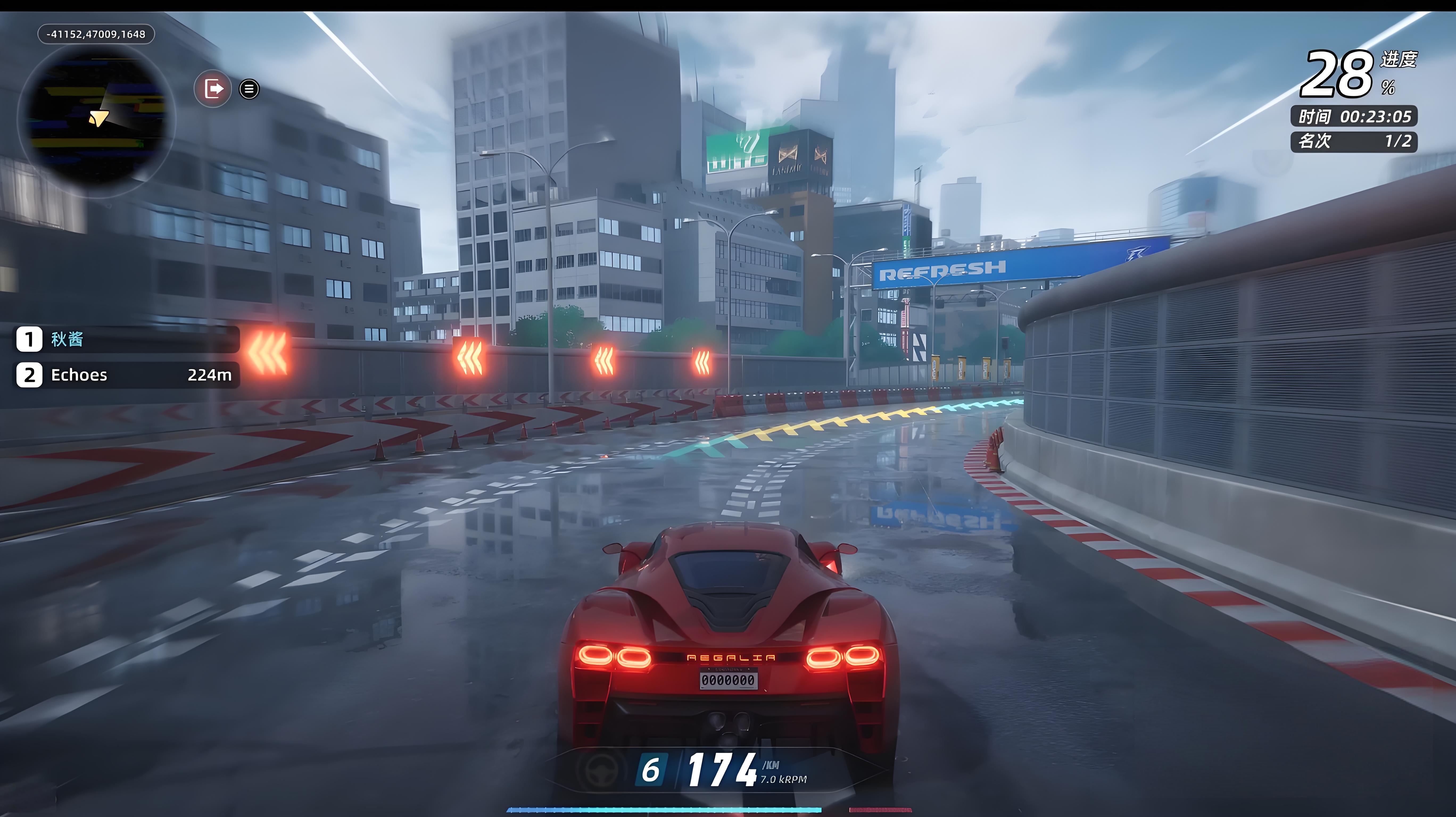Select second-place racer Echoes in standings
The height and width of the screenshot is (817, 1456).
coord(127,375)
